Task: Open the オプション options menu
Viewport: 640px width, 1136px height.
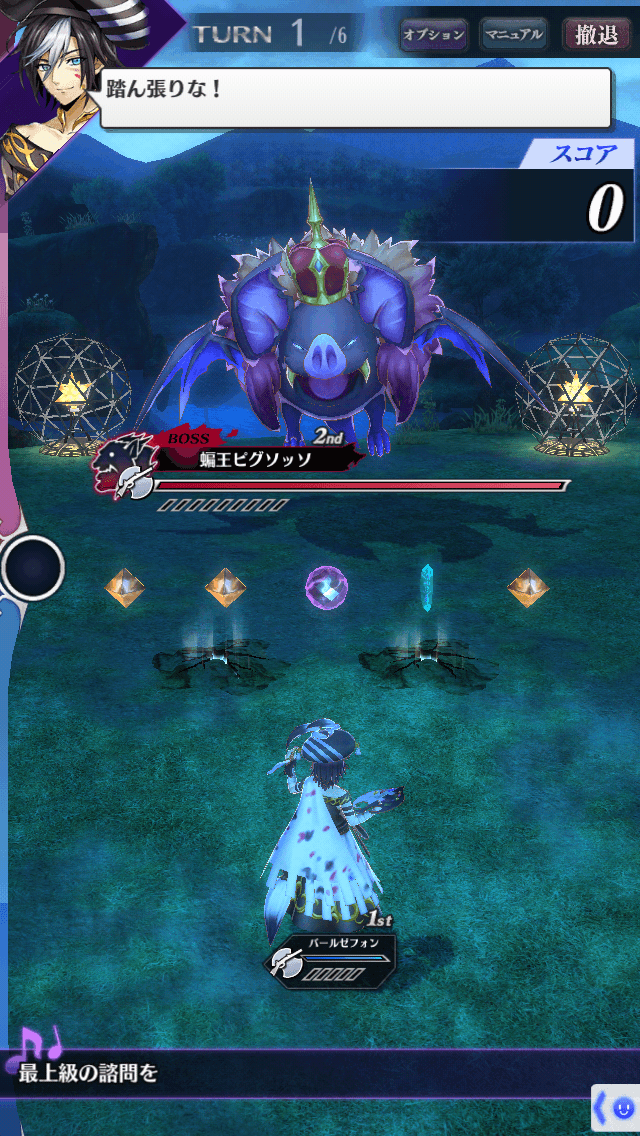Action: click(434, 35)
